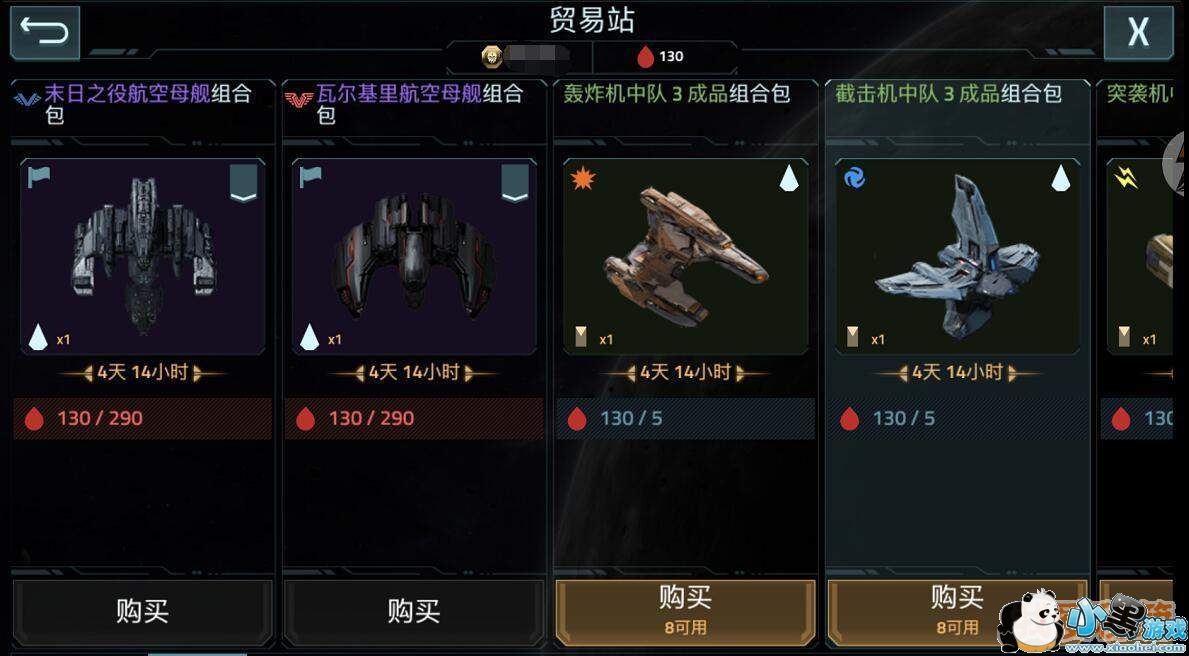
Task: Go back using the return arrow button
Action: [44, 33]
